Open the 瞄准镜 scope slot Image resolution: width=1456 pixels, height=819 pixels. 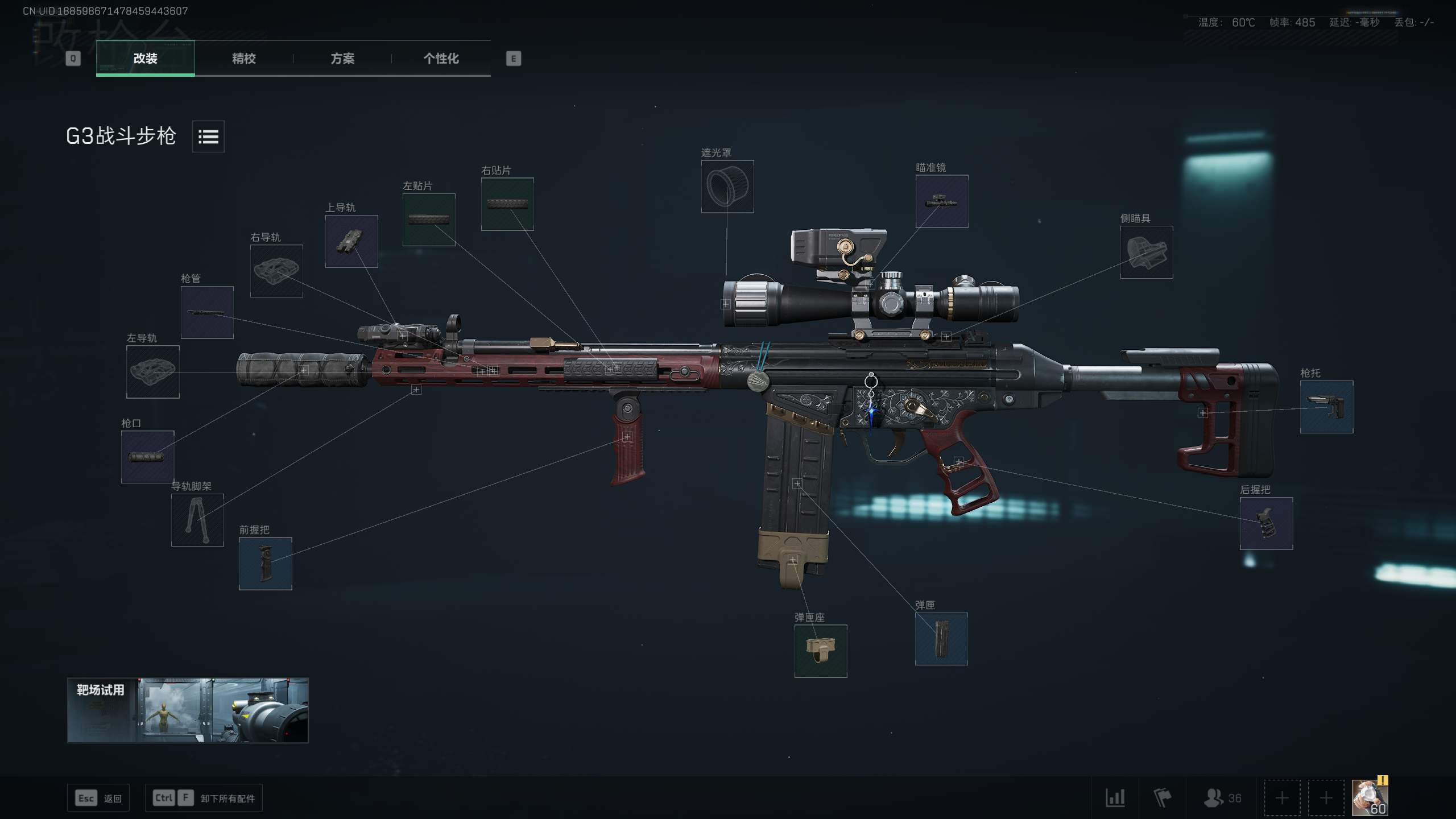941,201
